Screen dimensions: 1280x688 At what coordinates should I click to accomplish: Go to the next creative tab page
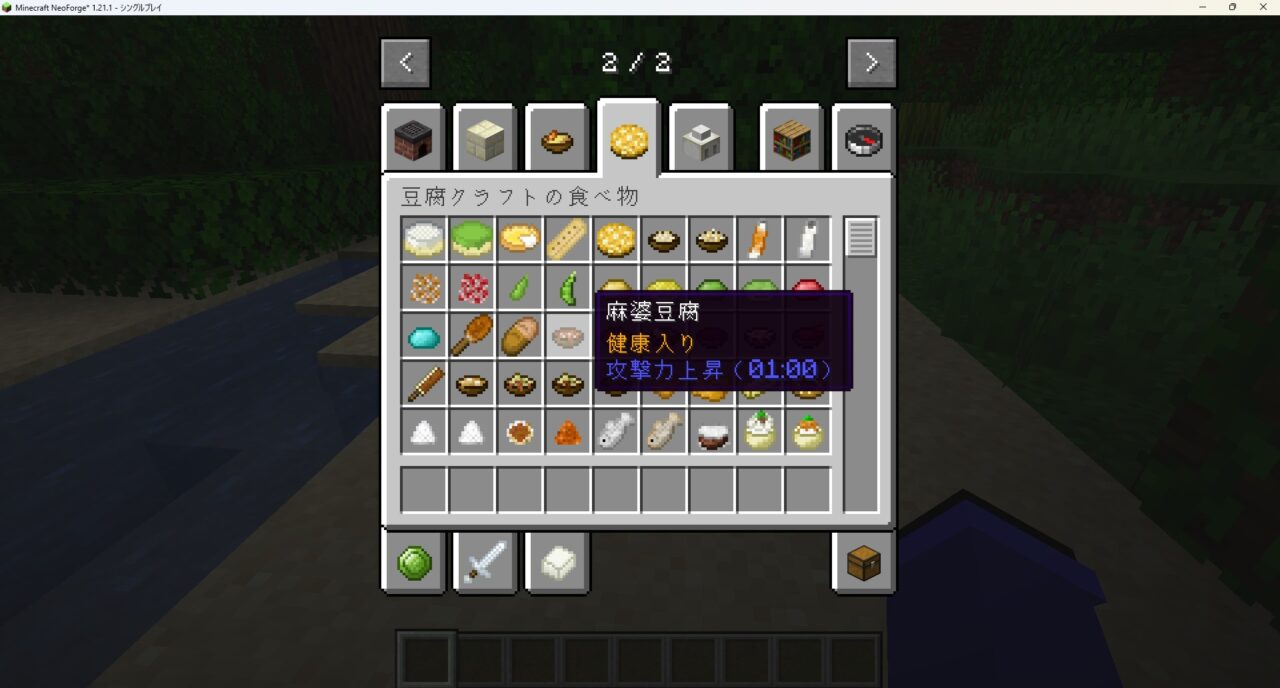[x=871, y=63]
